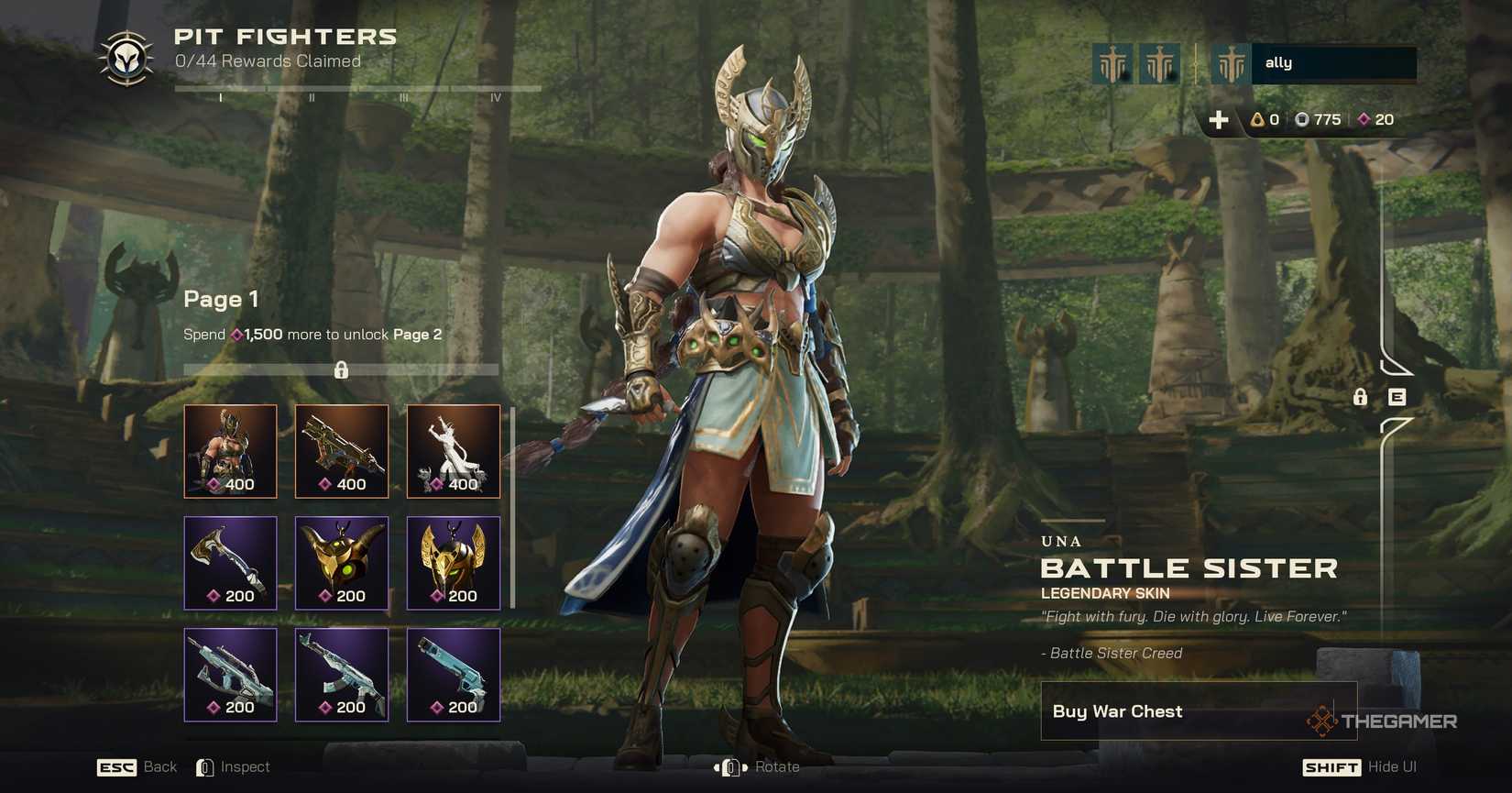This screenshot has height=793, width=1512.
Task: Click the gold currency triangle icon
Action: tap(1258, 119)
